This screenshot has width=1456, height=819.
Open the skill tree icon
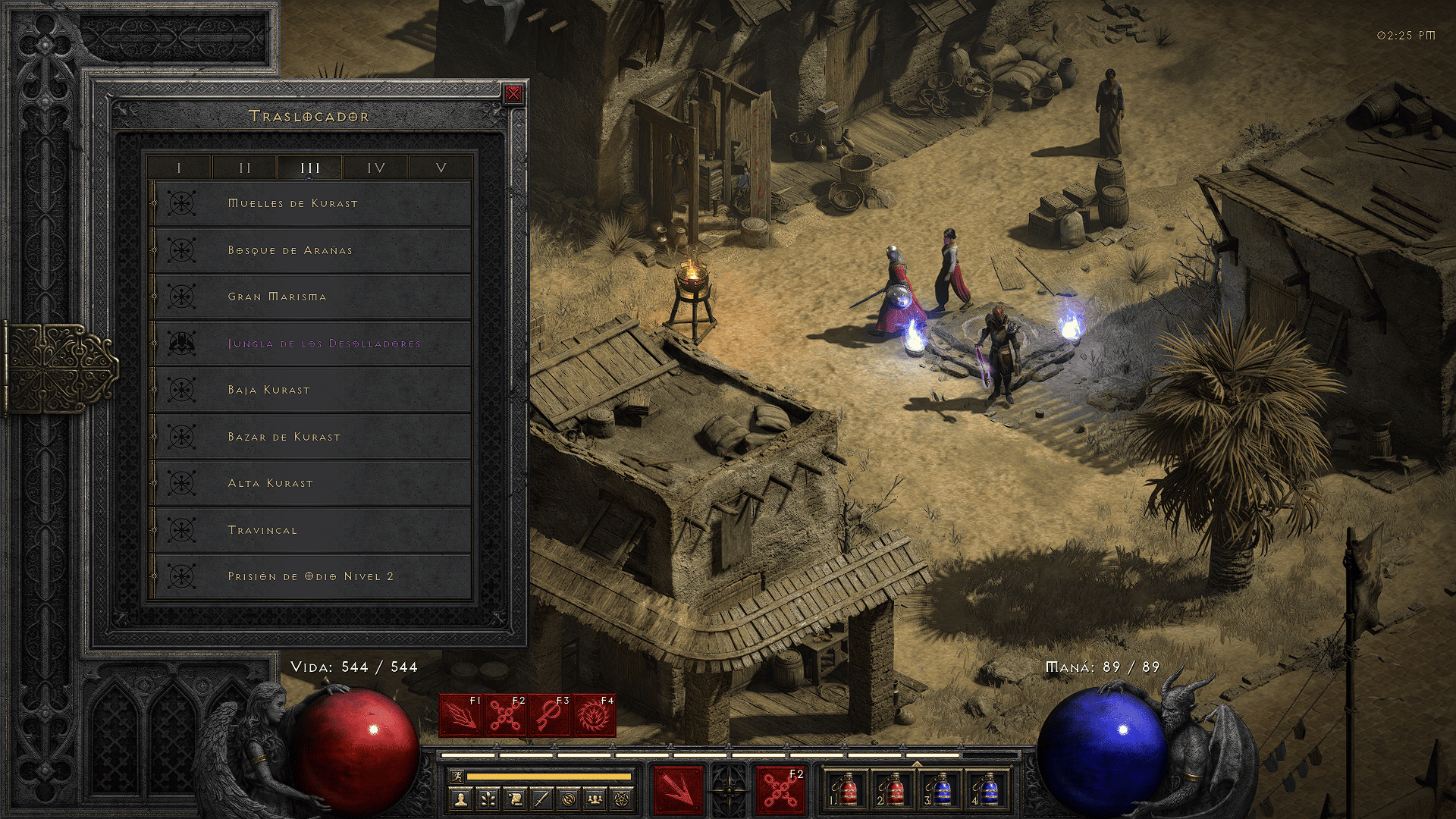[x=488, y=799]
